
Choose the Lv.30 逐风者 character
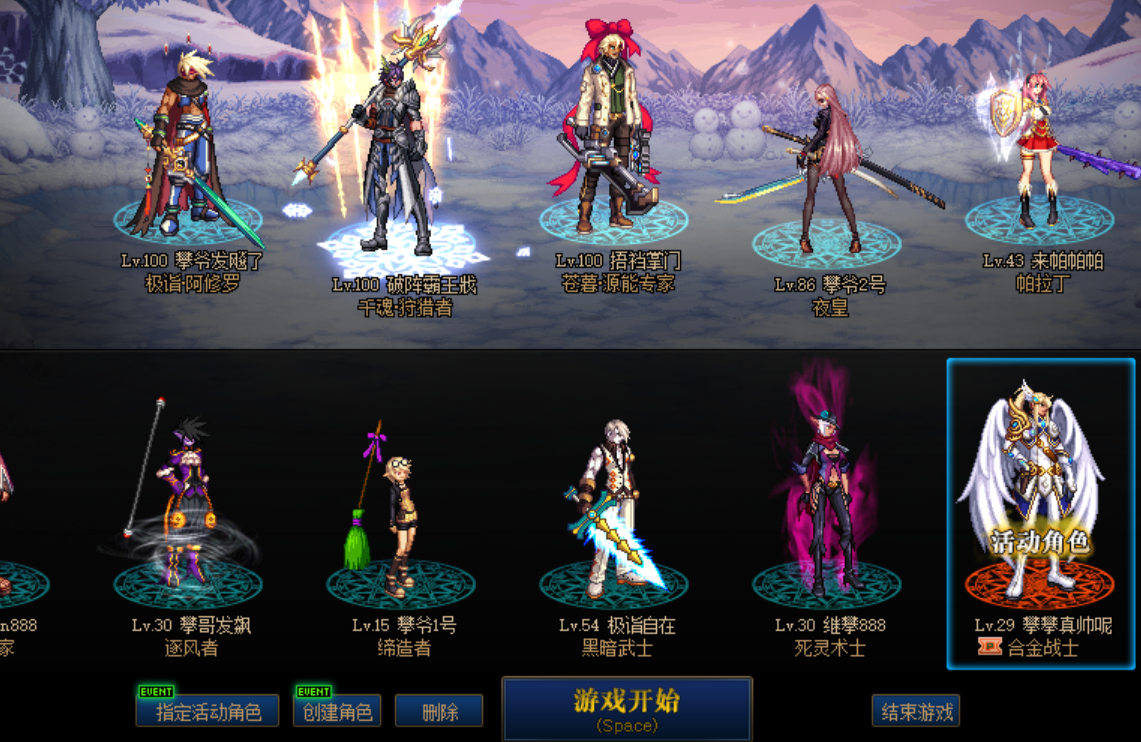click(187, 500)
